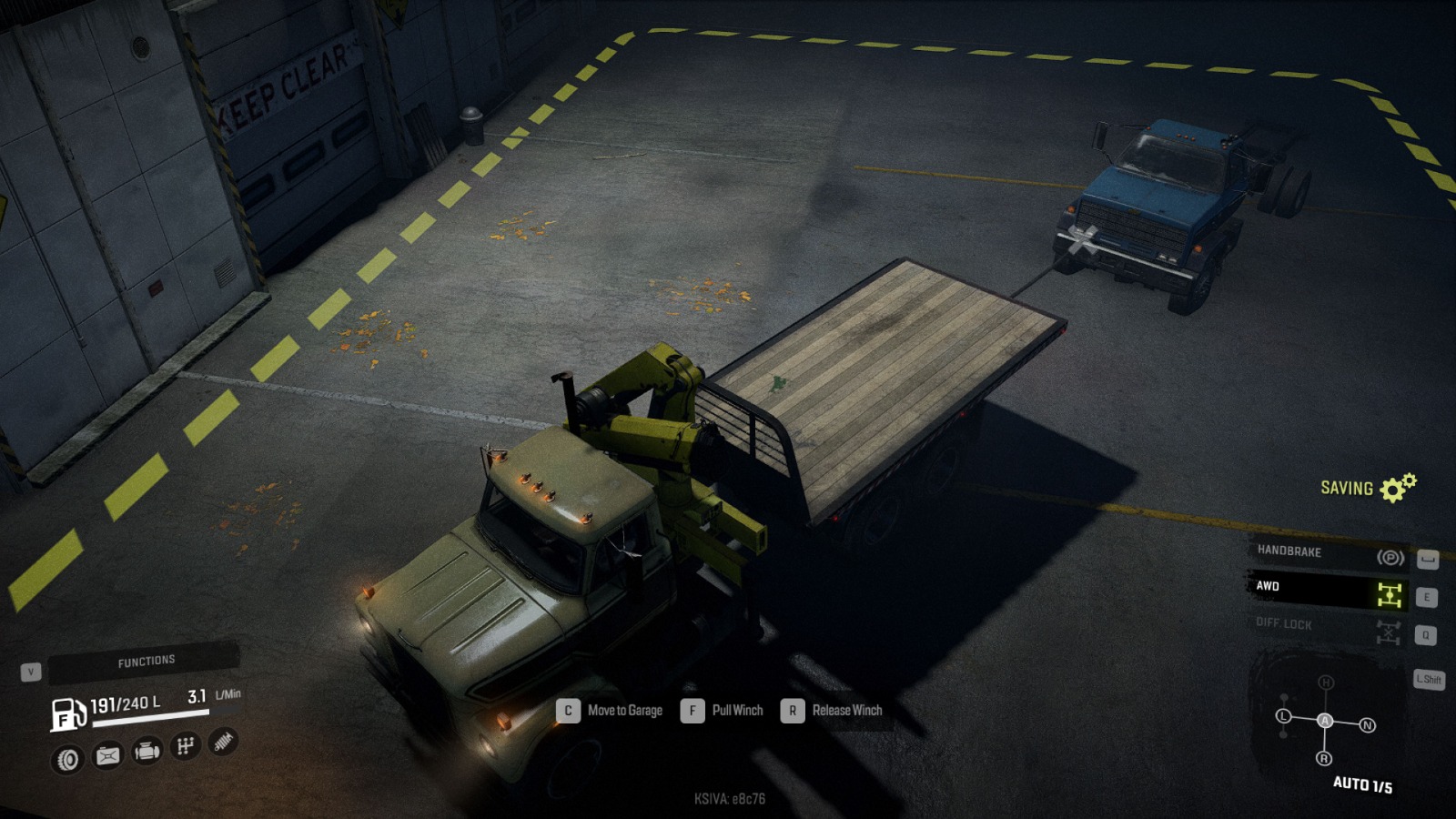Shift into the H high gear
The width and height of the screenshot is (1456, 819).
tap(1326, 682)
